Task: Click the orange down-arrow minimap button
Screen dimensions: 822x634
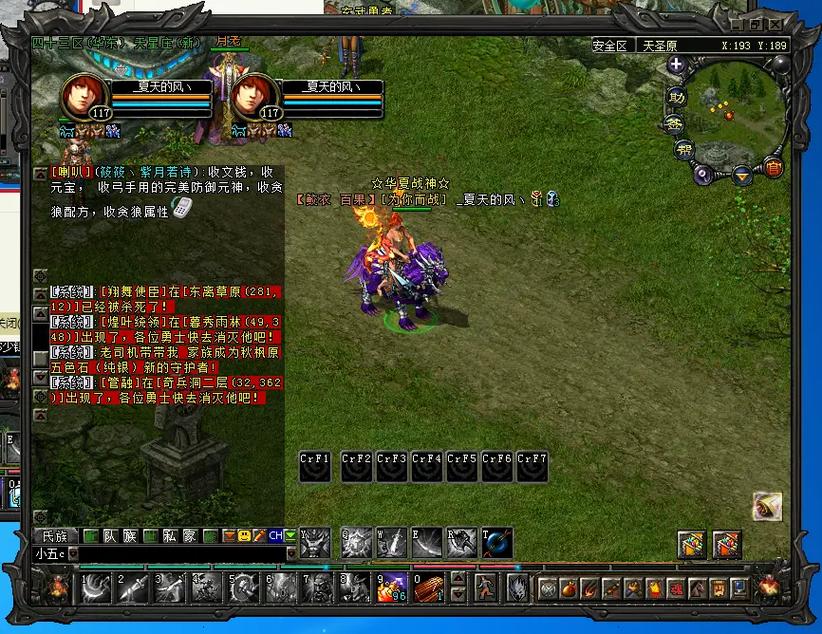Action: click(742, 176)
